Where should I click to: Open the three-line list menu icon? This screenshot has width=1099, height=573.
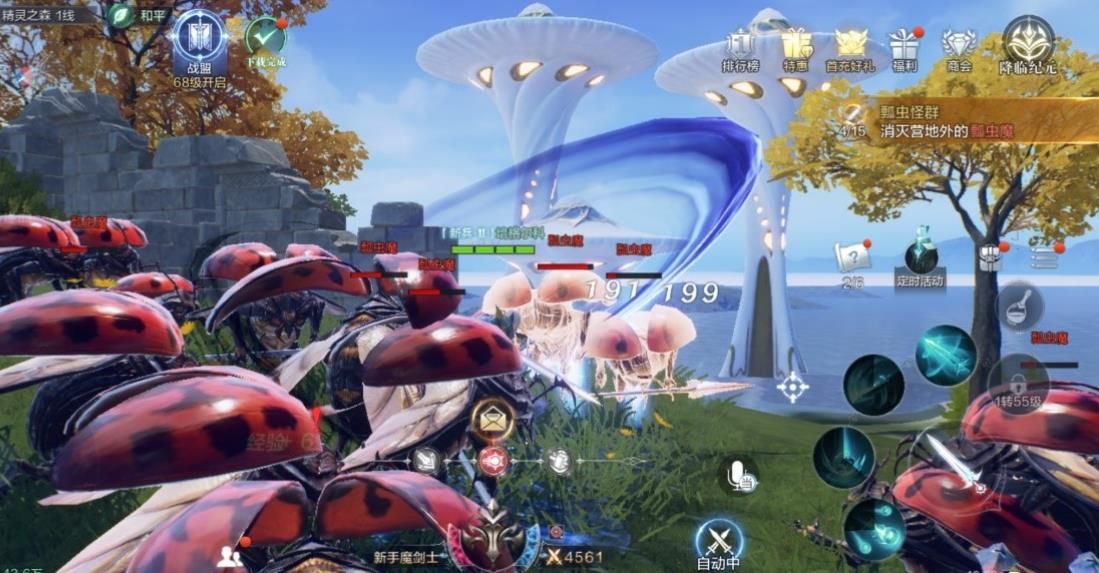[x=1045, y=258]
